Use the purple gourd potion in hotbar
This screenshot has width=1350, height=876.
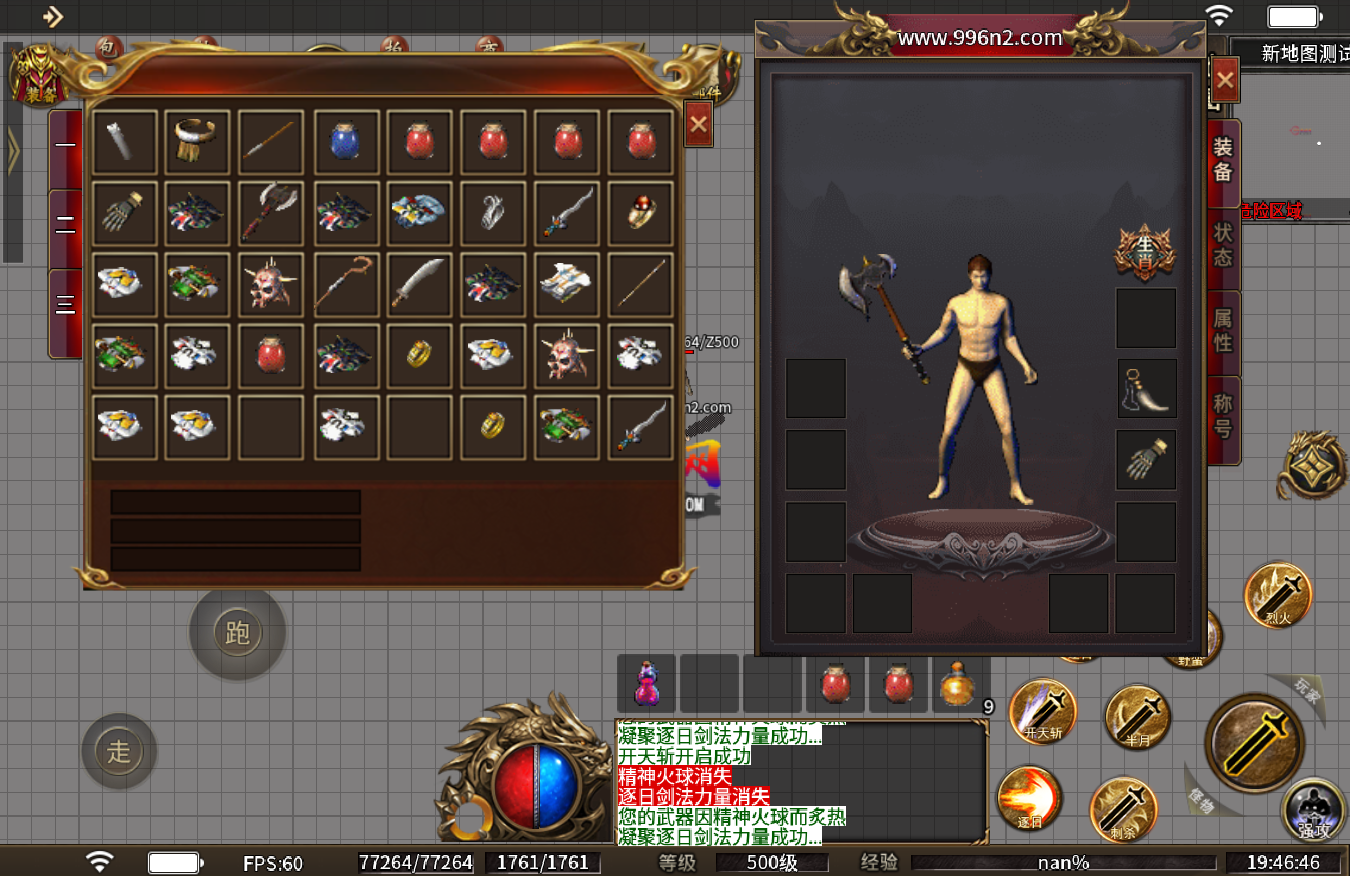point(646,684)
